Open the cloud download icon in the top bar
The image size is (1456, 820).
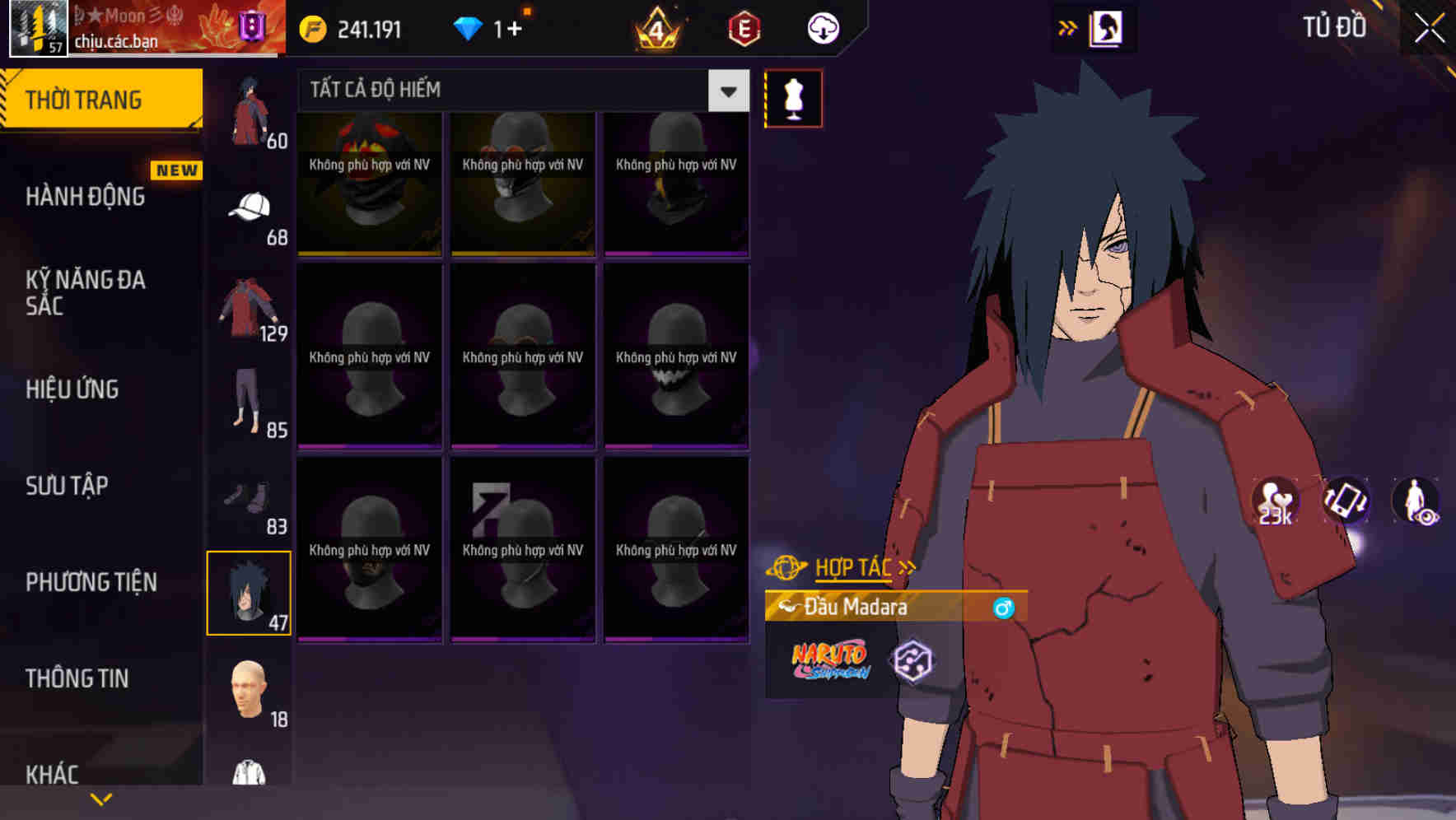click(823, 28)
